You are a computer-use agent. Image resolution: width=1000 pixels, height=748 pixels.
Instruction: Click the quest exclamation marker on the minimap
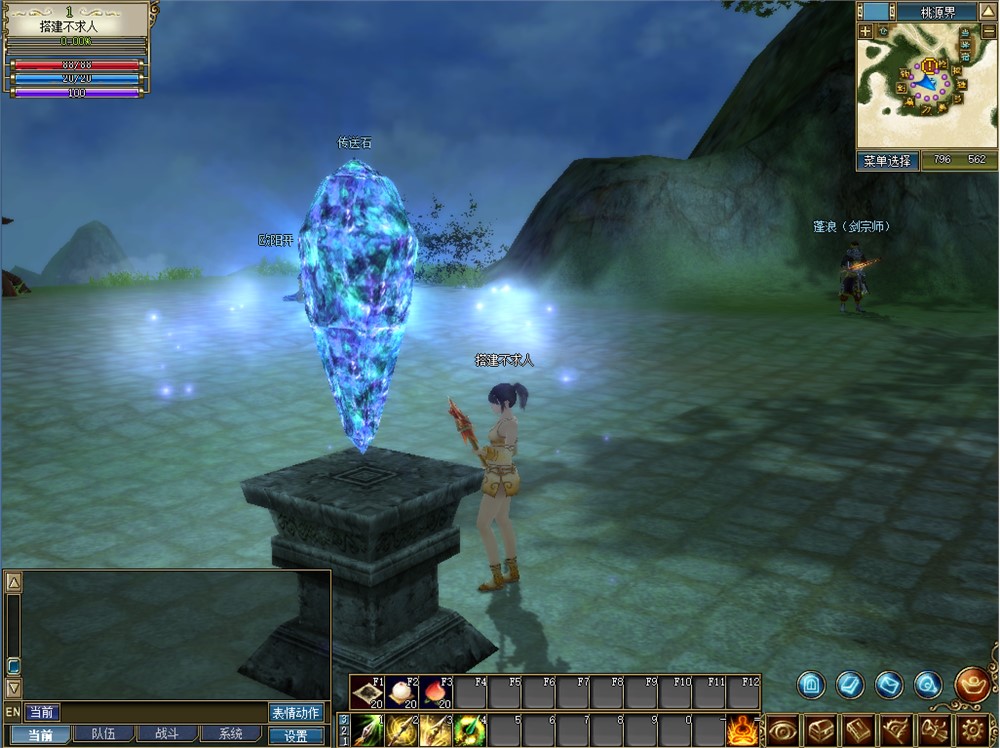point(930,66)
